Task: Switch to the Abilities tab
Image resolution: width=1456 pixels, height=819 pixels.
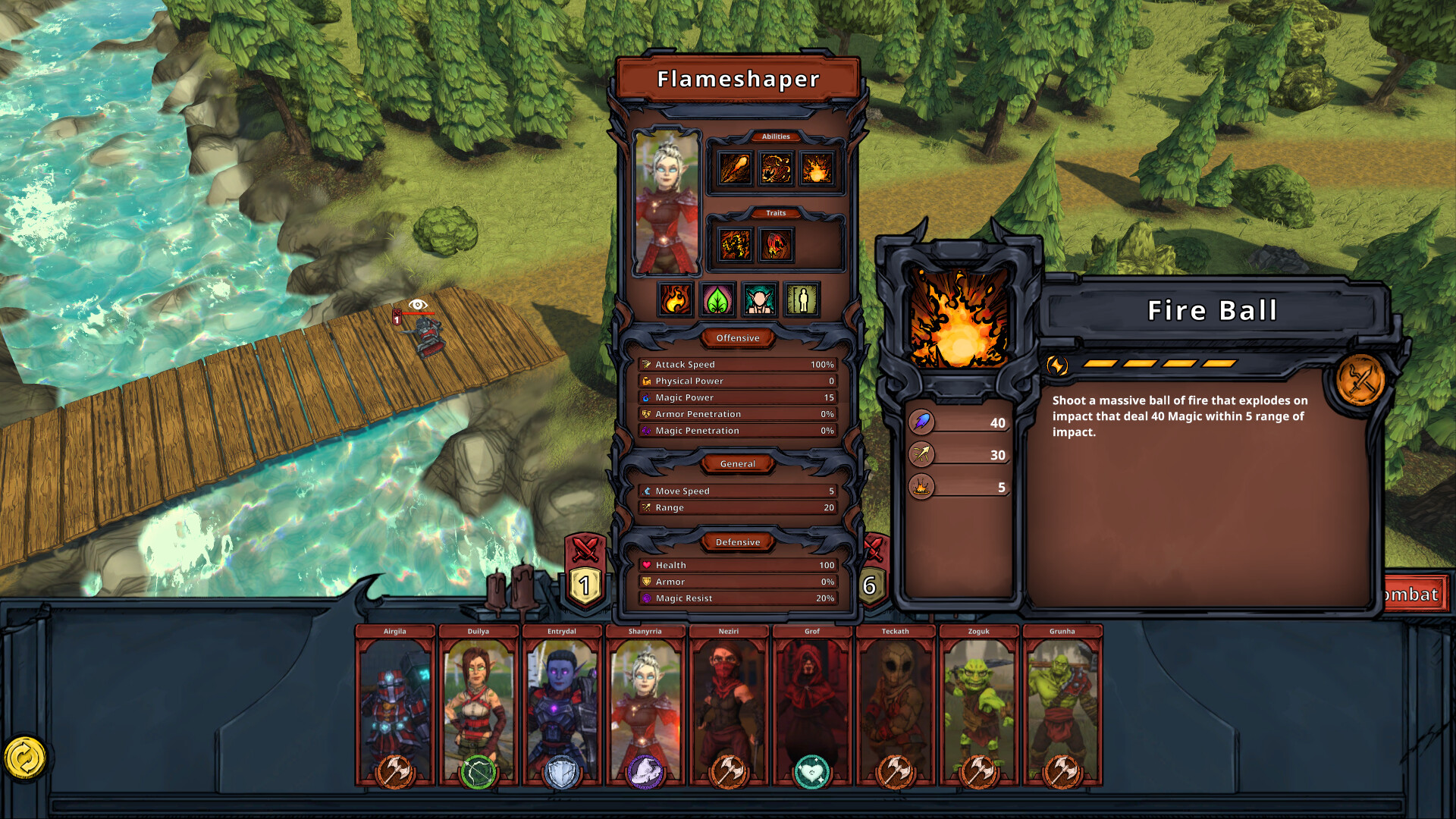Action: [x=777, y=136]
